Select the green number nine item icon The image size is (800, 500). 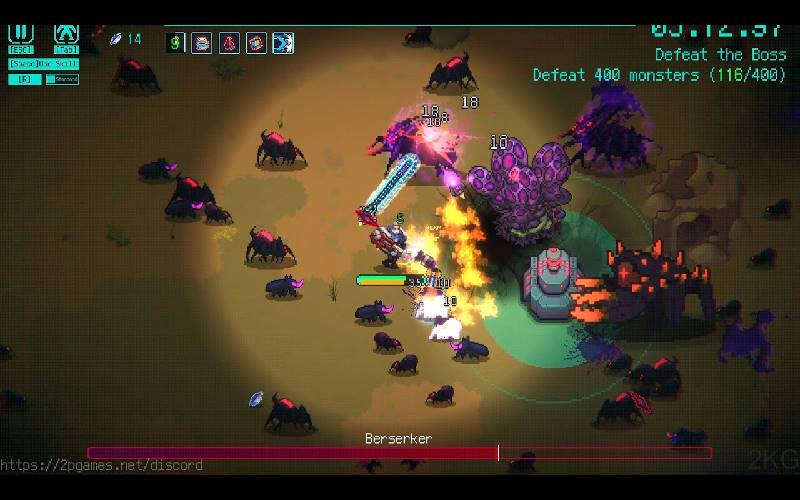(x=177, y=42)
